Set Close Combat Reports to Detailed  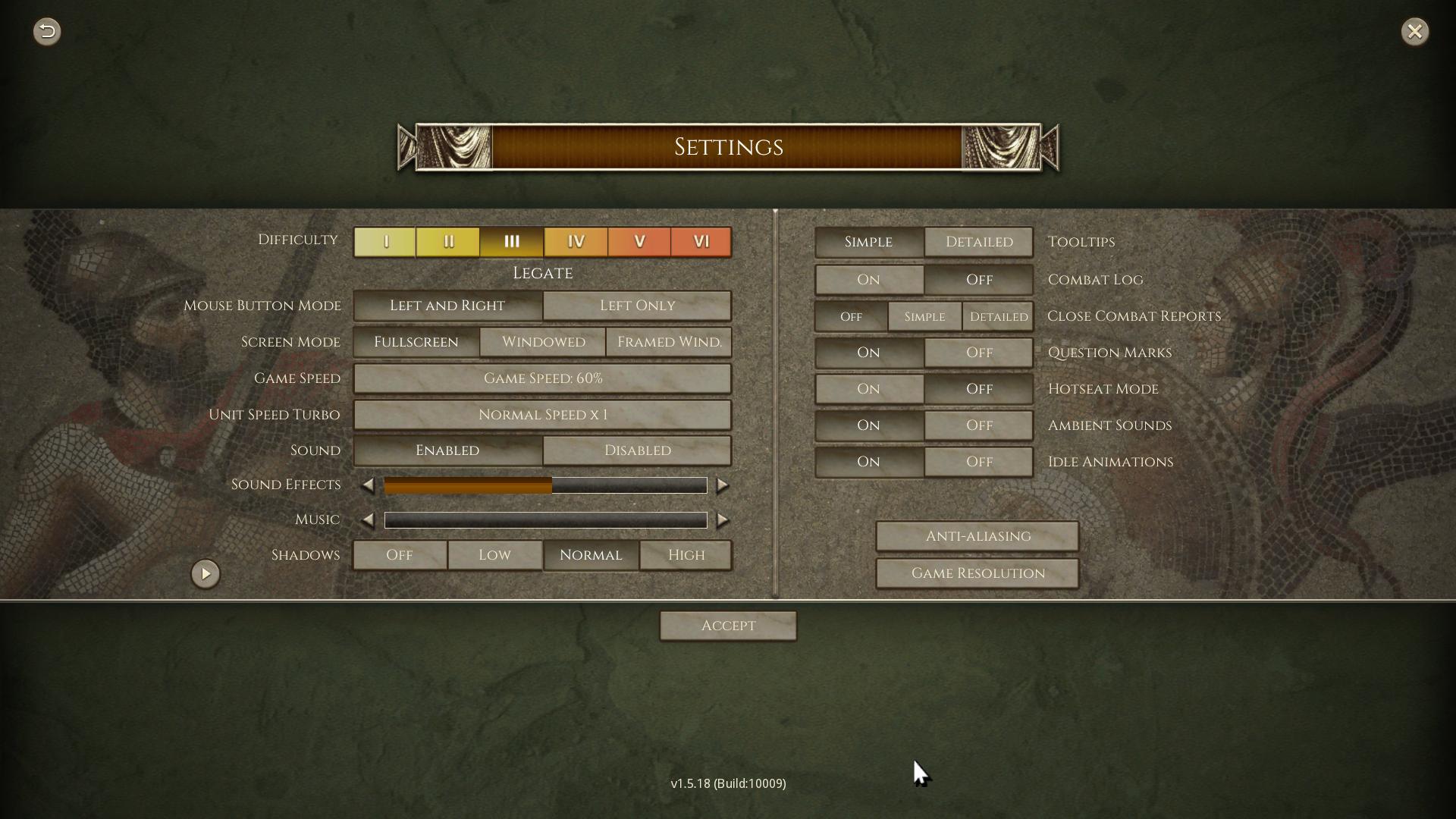(998, 317)
